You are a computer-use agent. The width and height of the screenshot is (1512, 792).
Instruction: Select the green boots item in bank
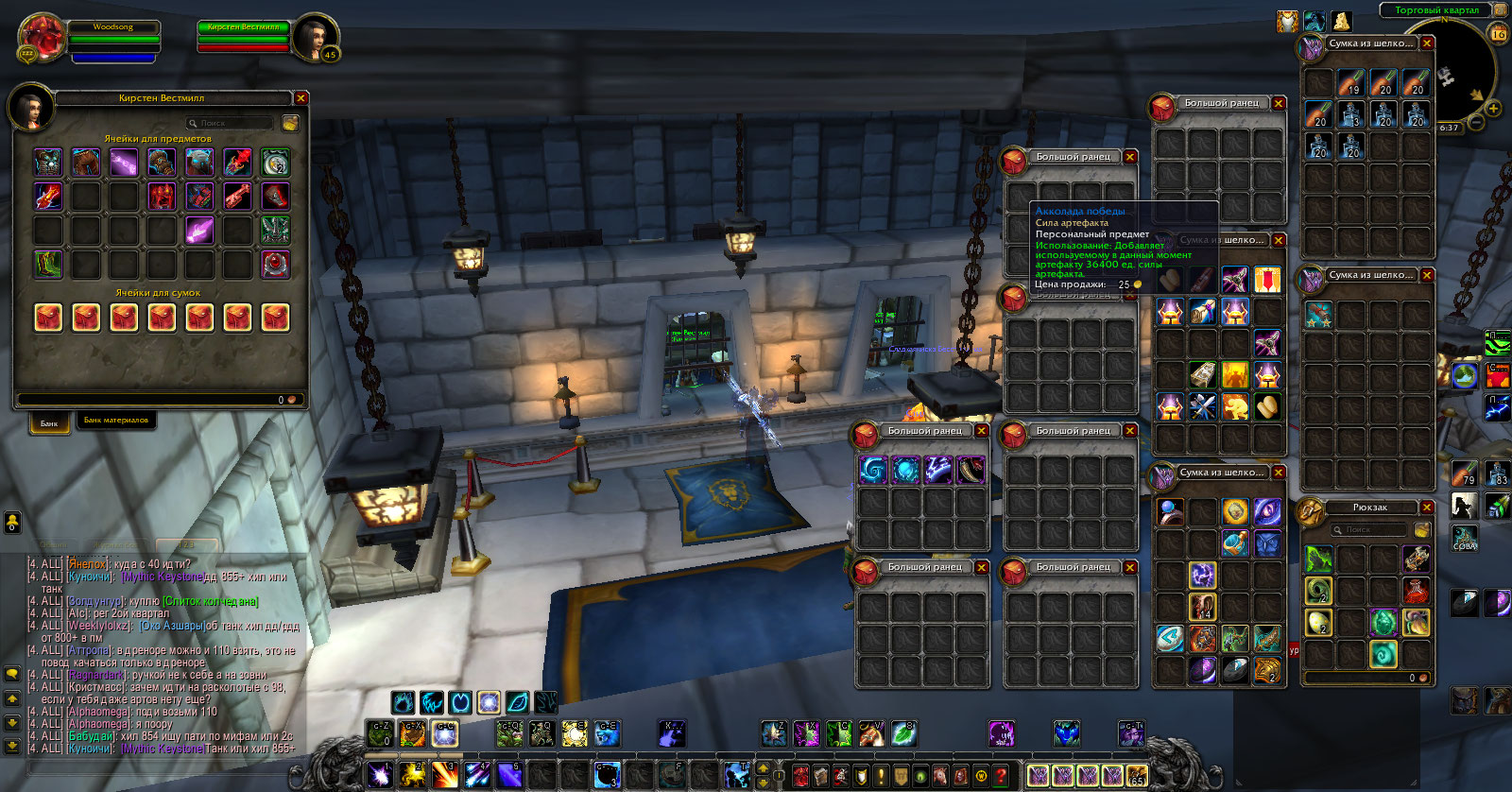pyautogui.click(x=48, y=264)
